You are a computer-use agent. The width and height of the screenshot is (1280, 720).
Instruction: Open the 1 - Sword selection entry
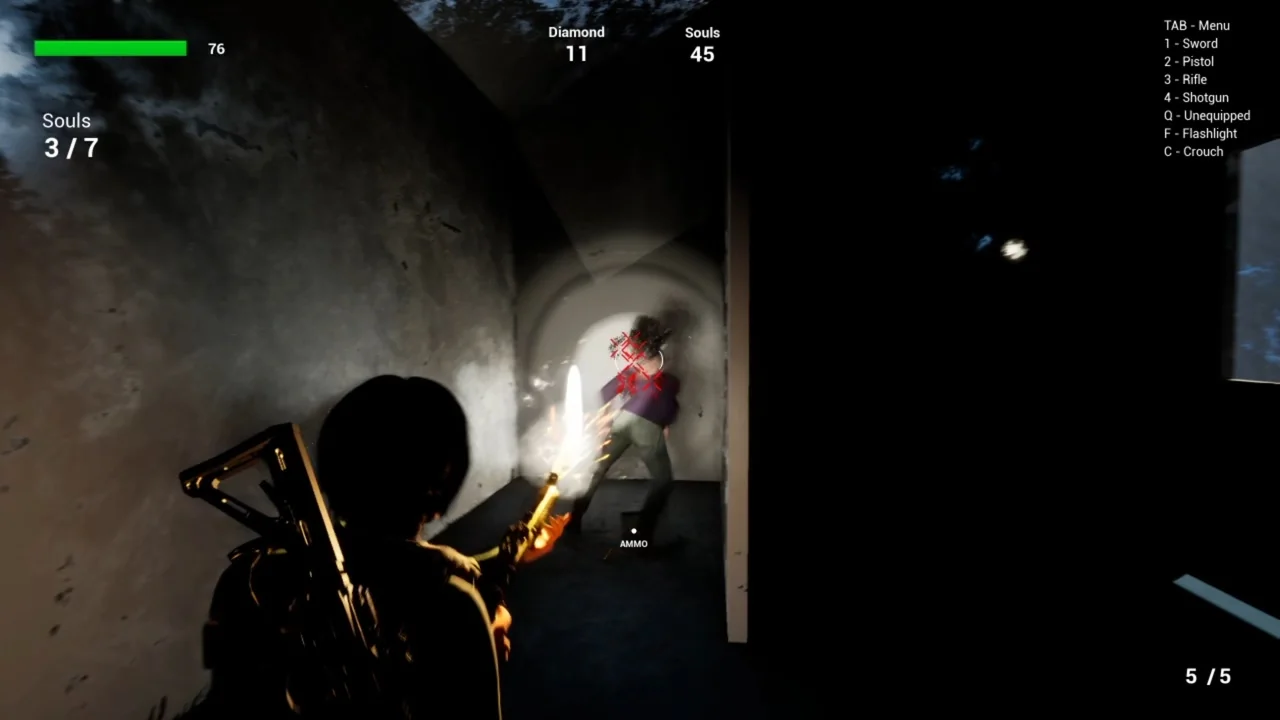coord(1190,43)
